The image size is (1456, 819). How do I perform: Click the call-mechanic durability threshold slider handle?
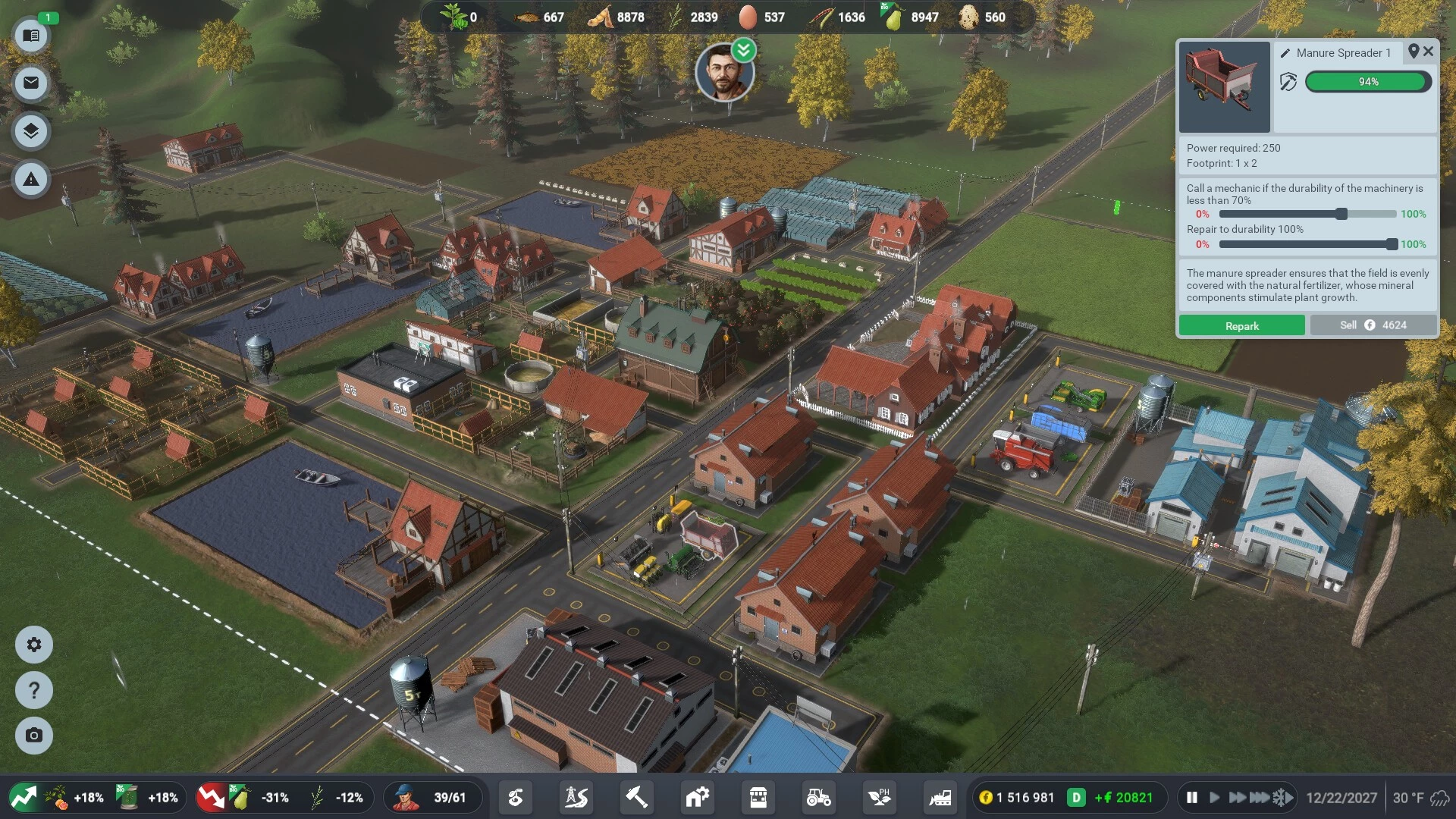1341,214
